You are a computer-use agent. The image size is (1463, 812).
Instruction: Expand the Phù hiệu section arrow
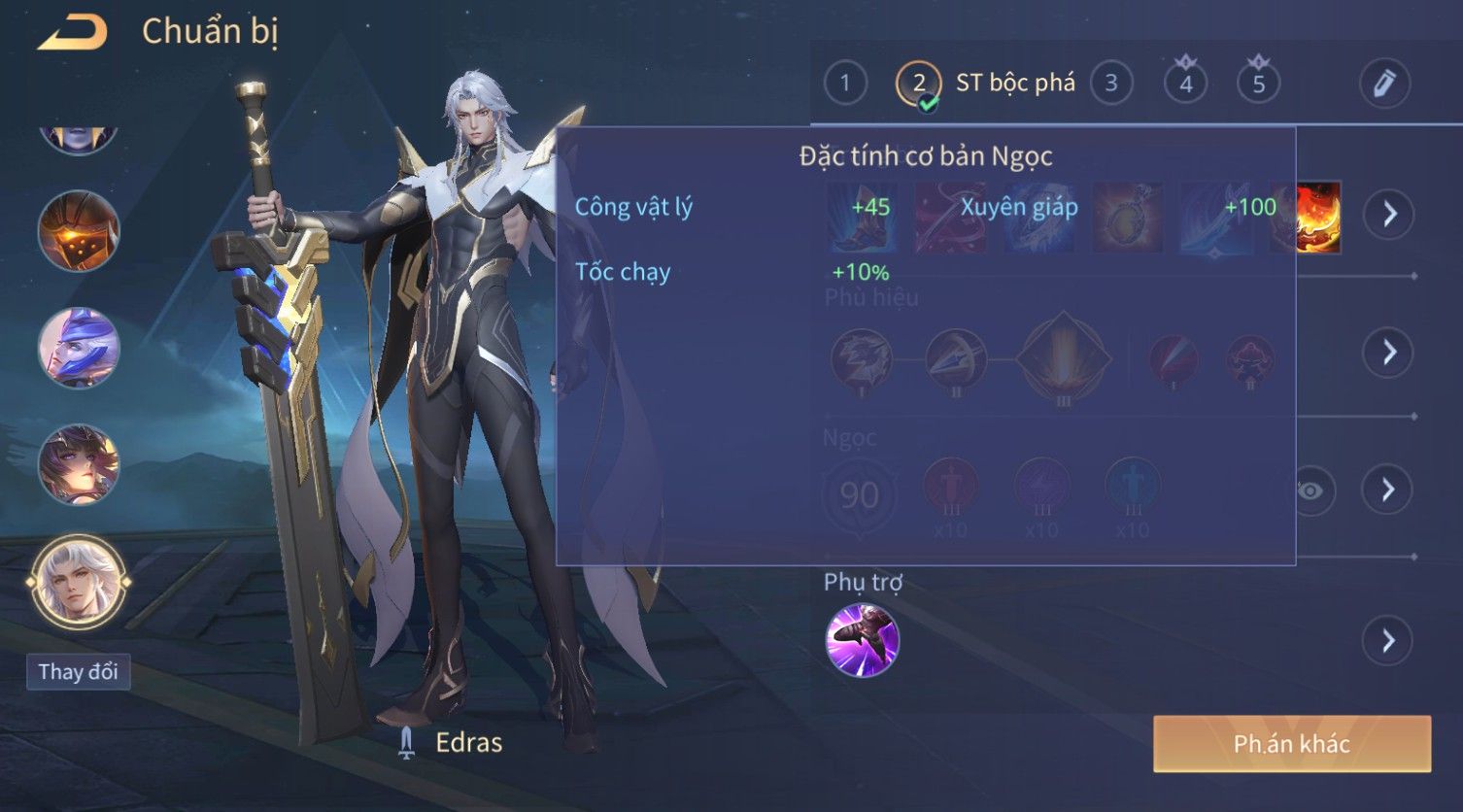point(1389,352)
